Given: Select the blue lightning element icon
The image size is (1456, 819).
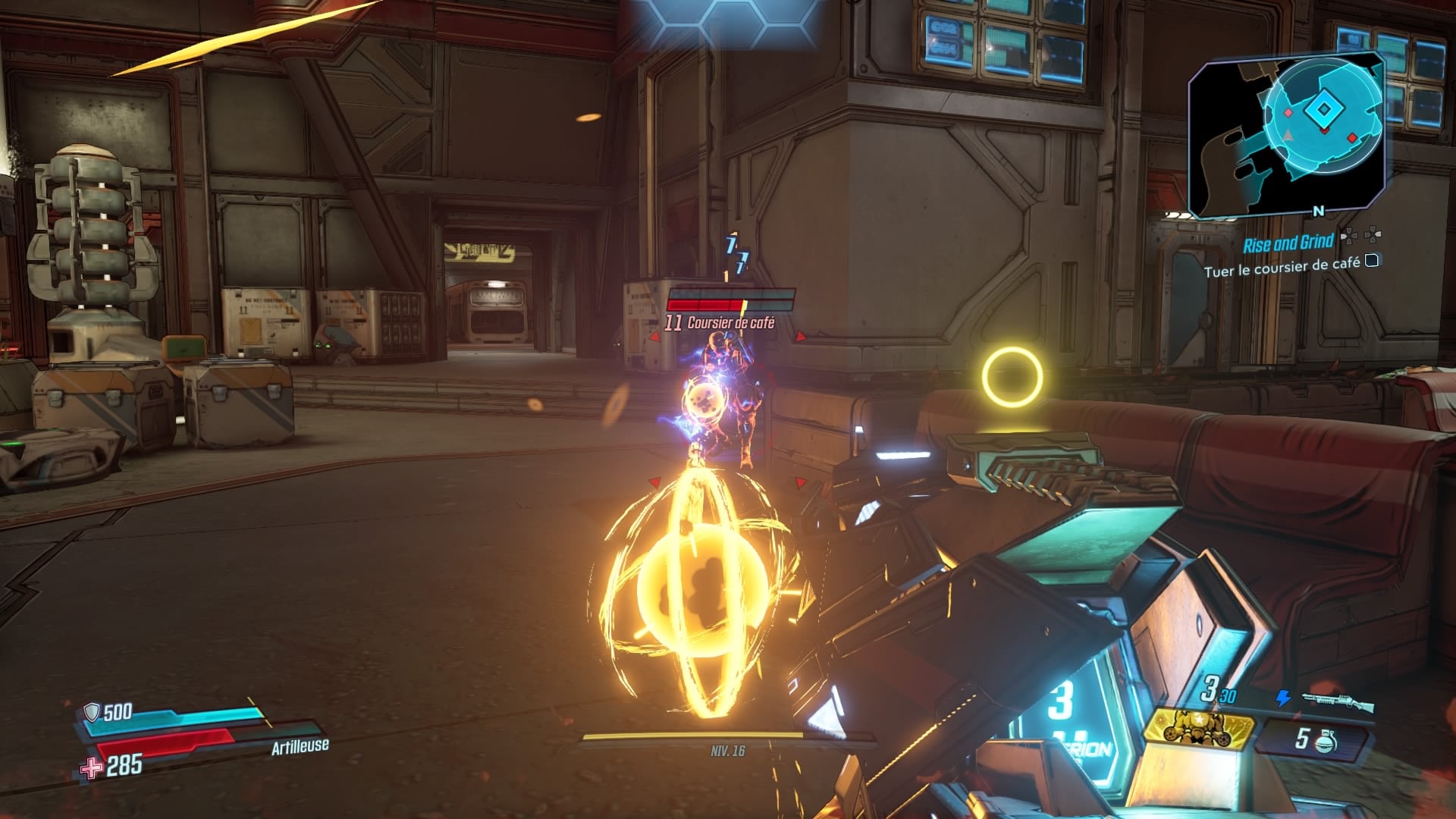Looking at the screenshot, I should coord(1282,698).
